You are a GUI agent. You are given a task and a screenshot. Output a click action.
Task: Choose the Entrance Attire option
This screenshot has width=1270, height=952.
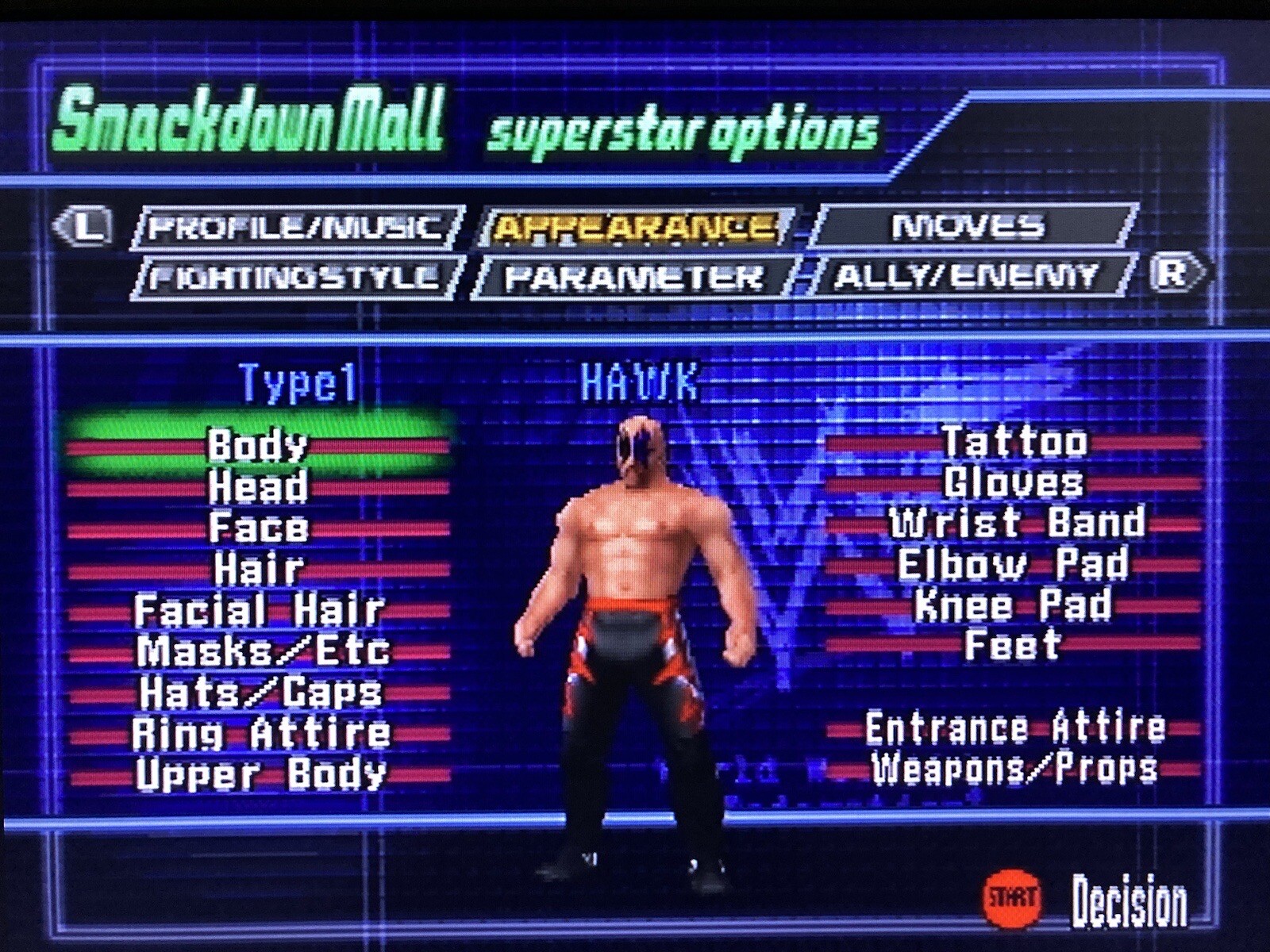pos(1014,725)
